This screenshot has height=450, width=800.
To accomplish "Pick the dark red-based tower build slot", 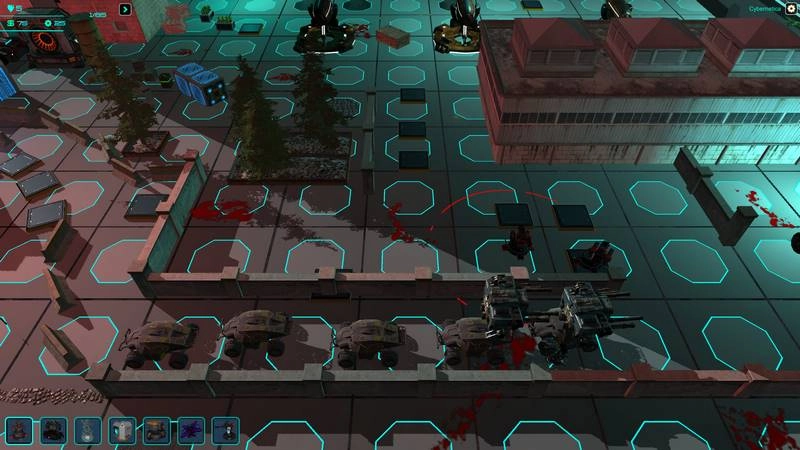I will (x=54, y=431).
